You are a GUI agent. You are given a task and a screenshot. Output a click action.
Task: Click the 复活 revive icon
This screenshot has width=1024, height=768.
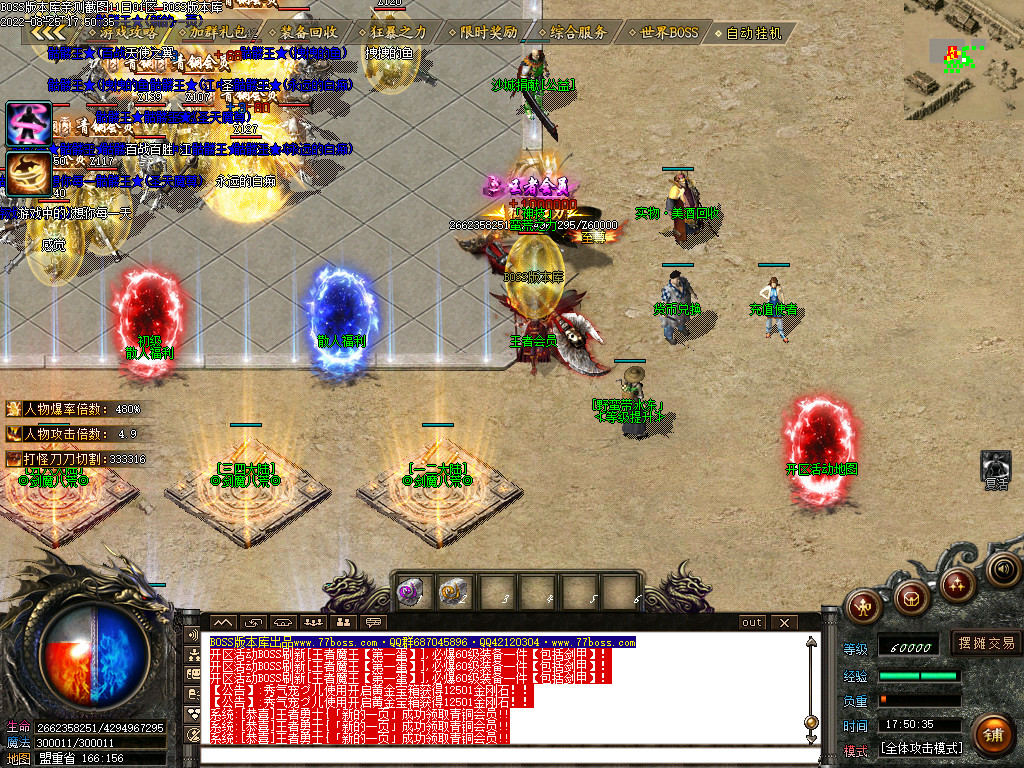[x=996, y=466]
